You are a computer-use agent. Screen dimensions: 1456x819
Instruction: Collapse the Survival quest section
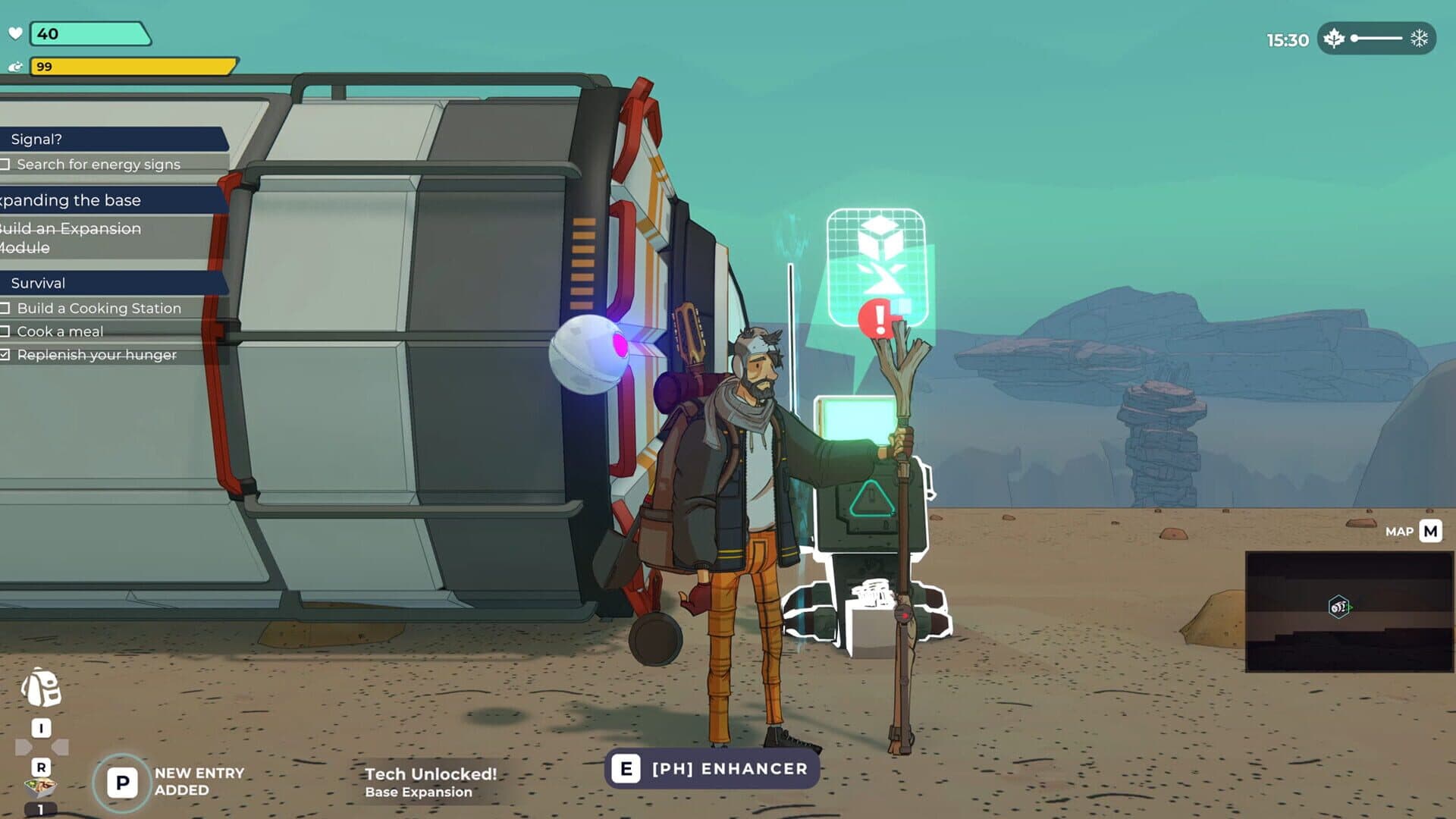pos(36,283)
